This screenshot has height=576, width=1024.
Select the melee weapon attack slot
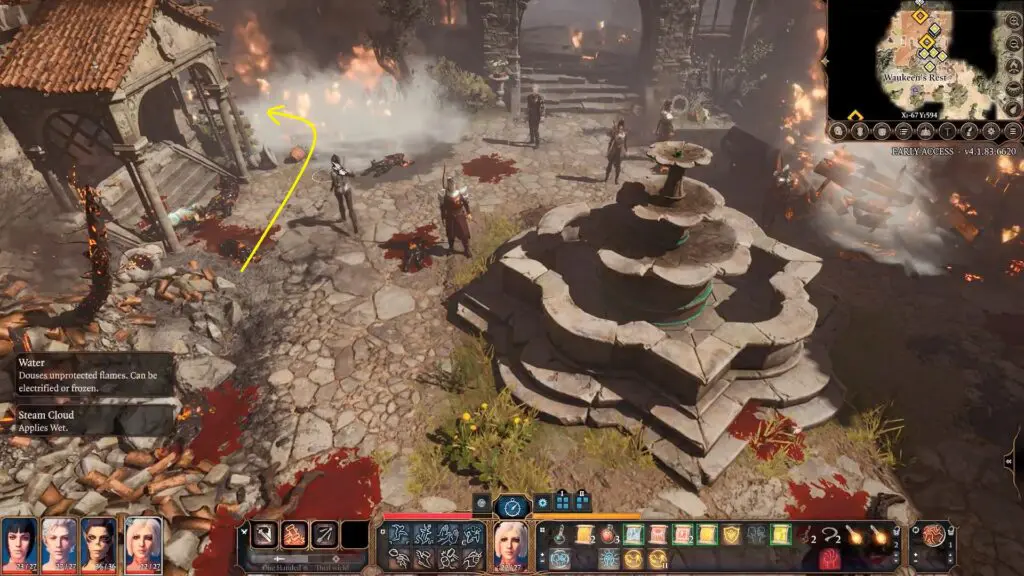267,535
